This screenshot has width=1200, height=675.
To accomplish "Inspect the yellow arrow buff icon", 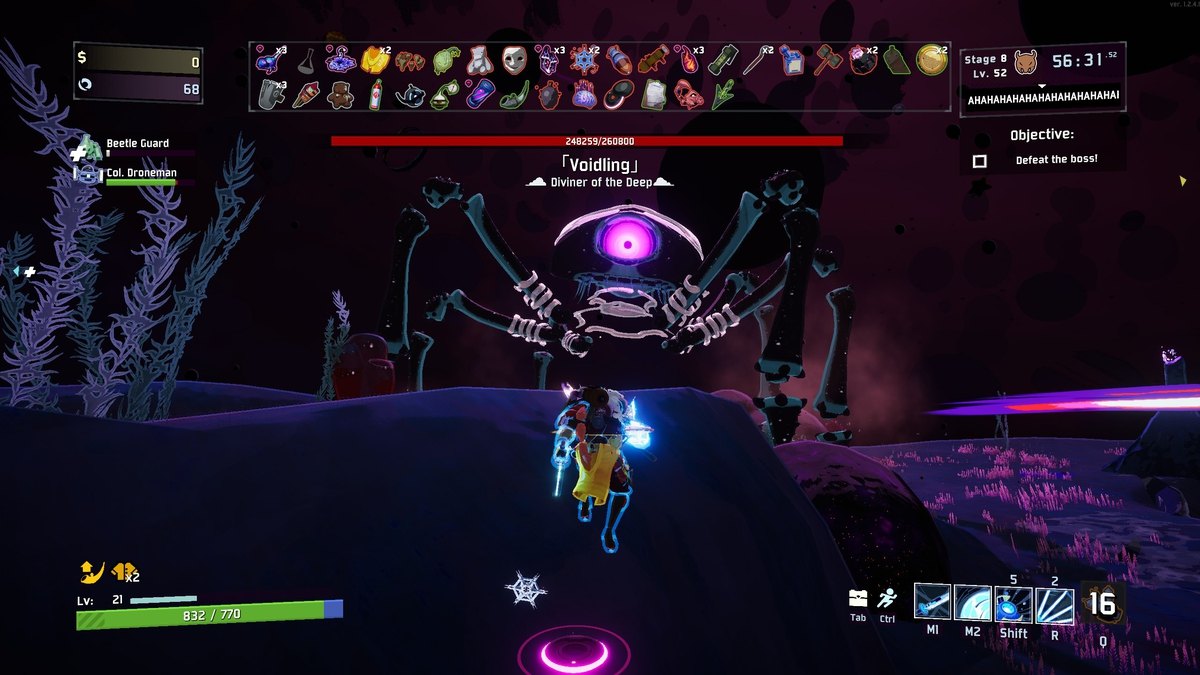I will (91, 572).
